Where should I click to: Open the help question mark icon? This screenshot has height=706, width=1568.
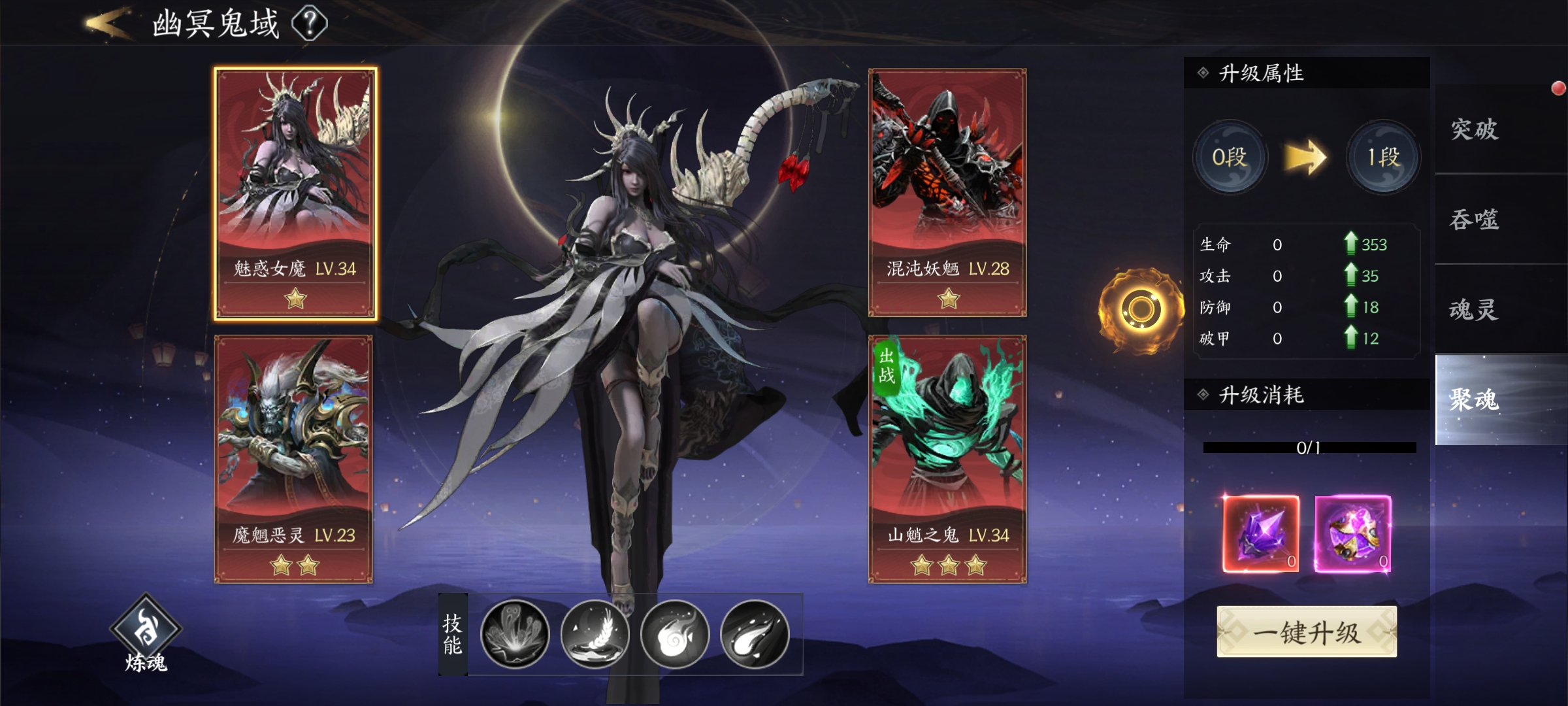point(310,24)
